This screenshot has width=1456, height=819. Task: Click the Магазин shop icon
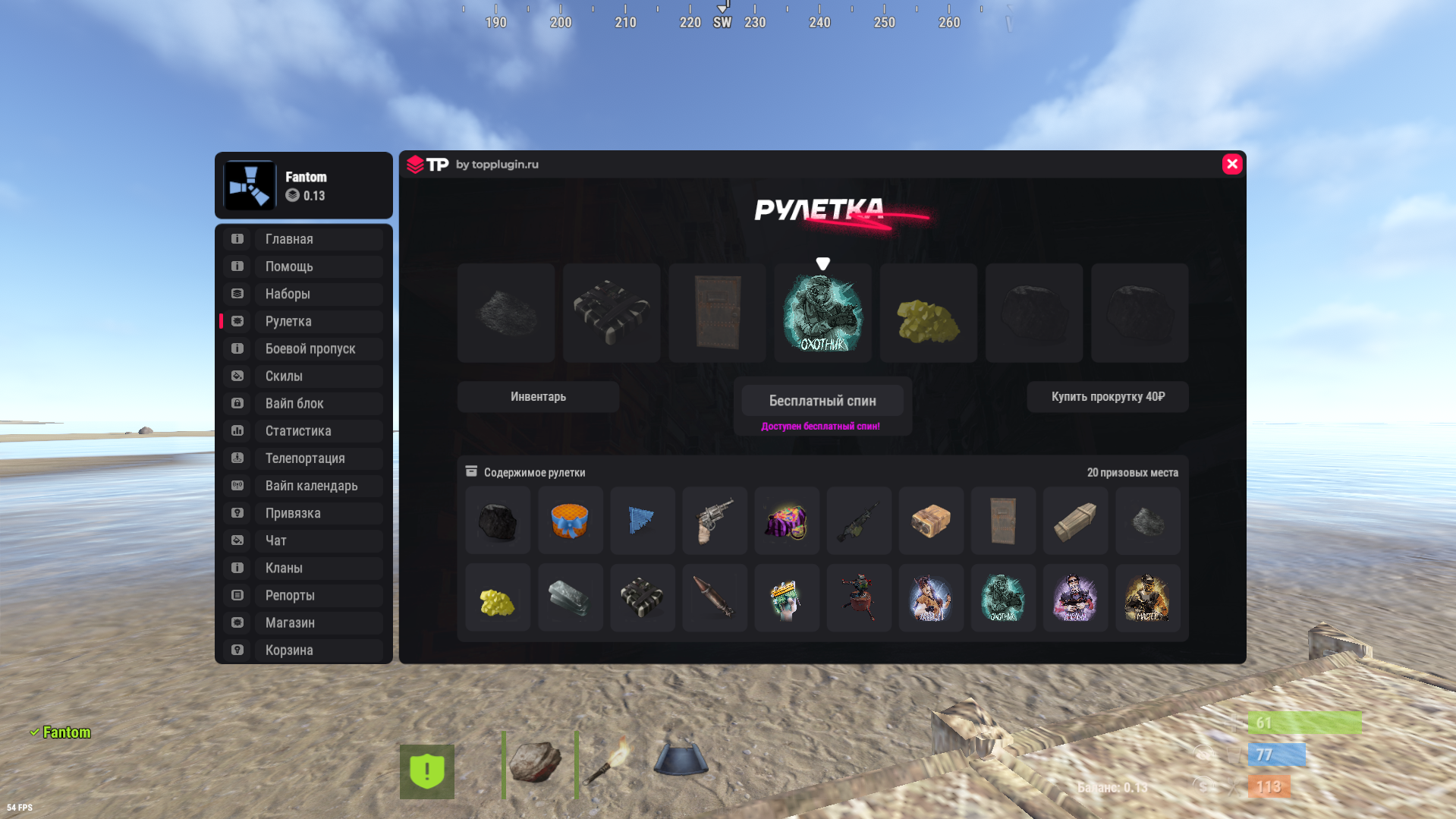(236, 622)
